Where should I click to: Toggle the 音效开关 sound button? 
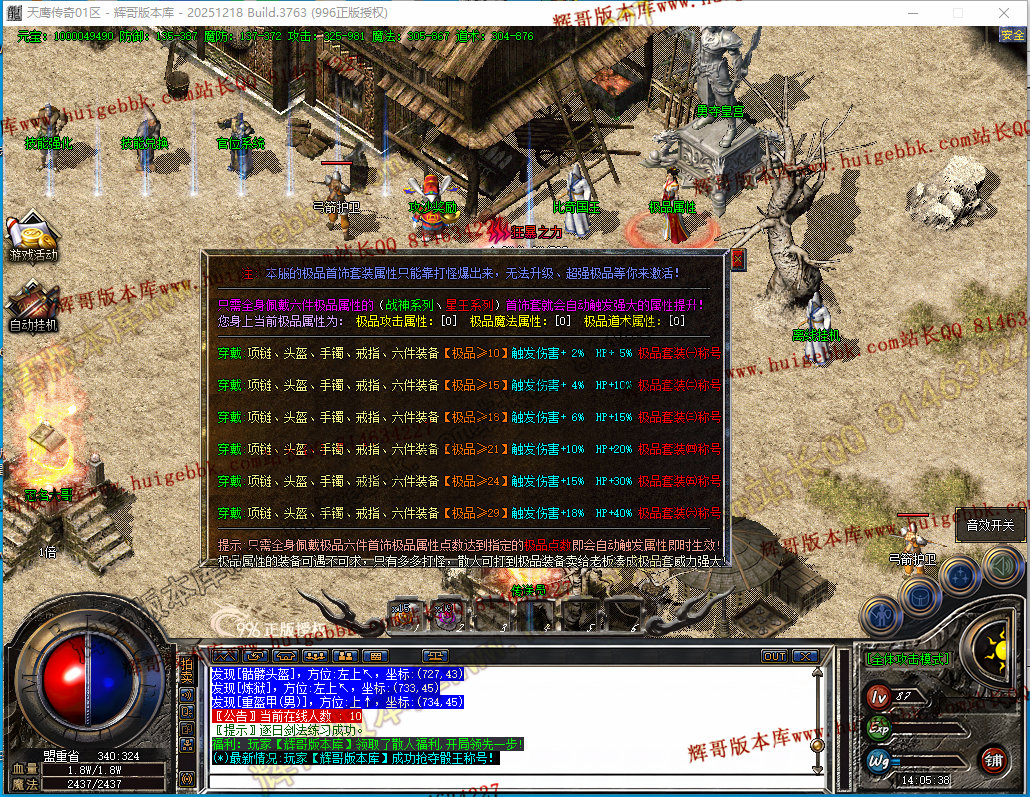(989, 525)
